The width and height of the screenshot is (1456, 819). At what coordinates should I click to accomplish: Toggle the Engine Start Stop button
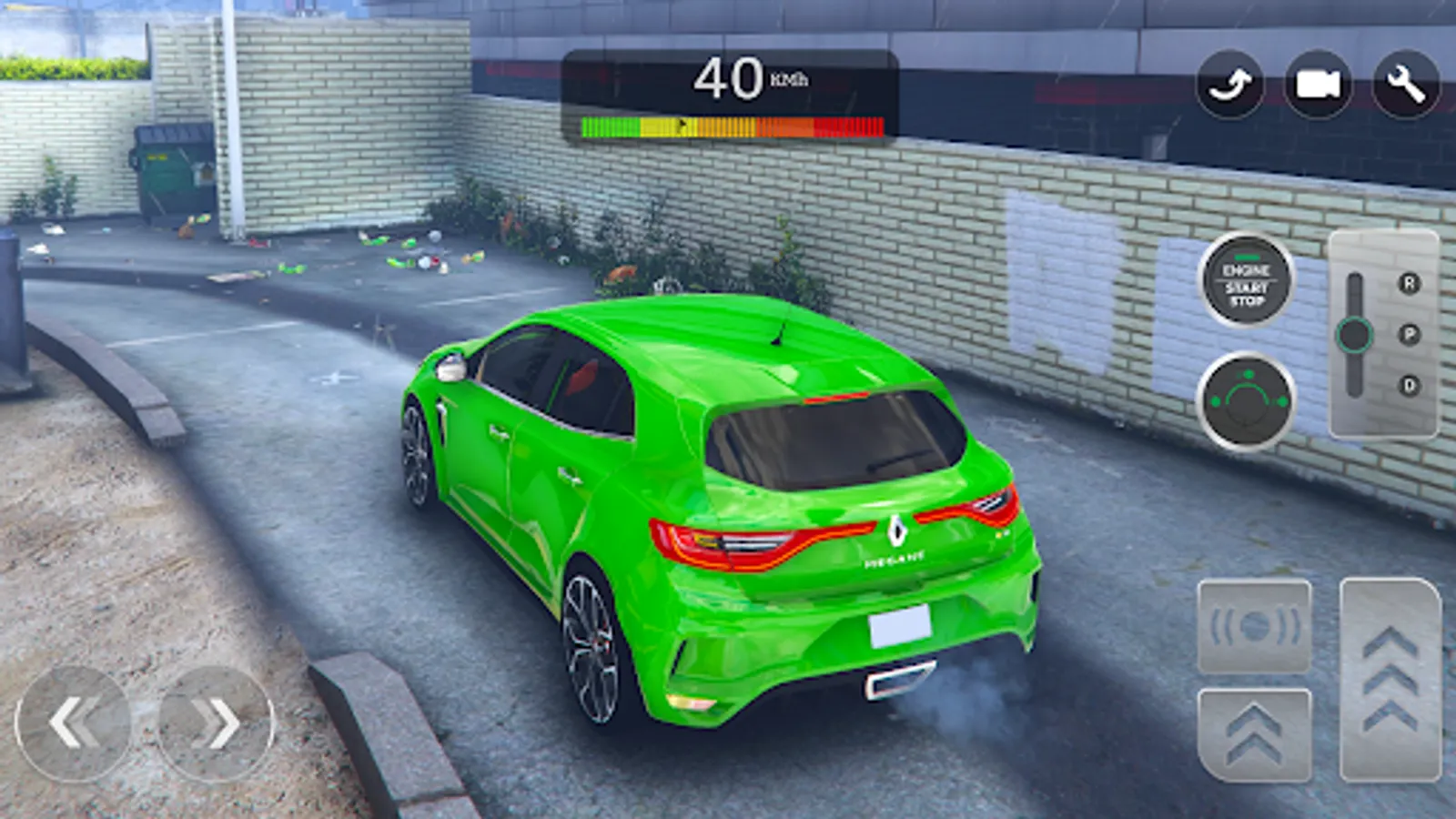click(x=1247, y=281)
